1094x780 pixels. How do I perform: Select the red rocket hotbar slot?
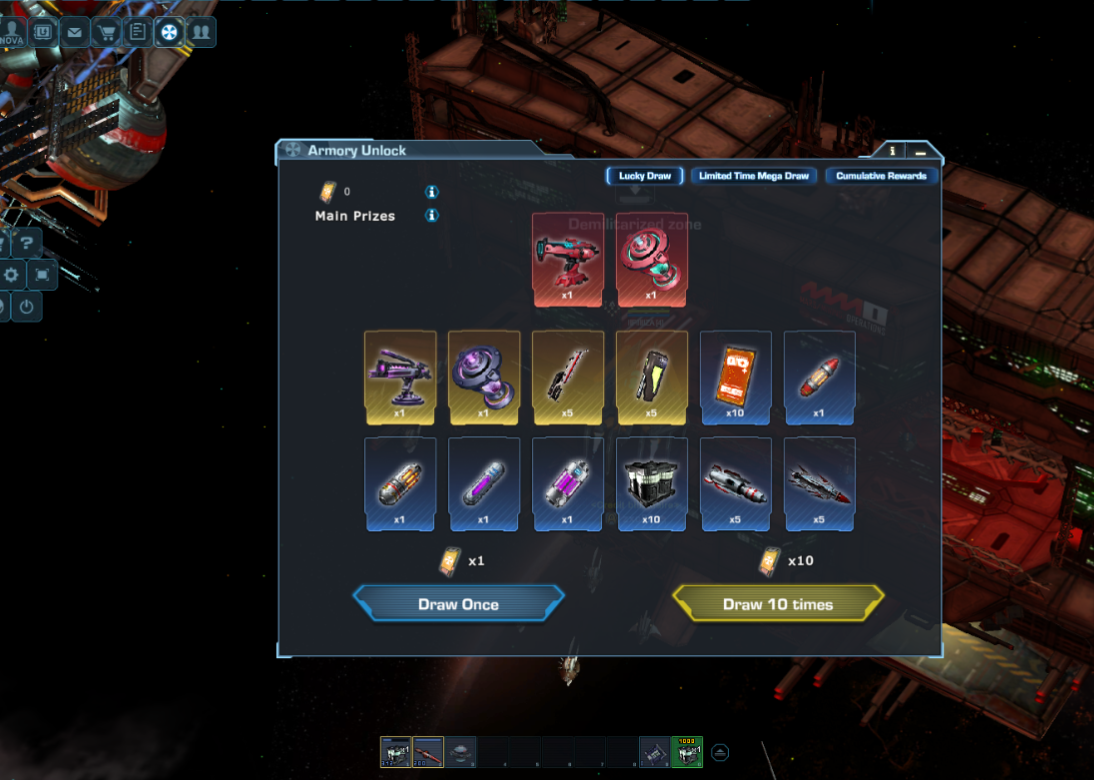click(428, 751)
